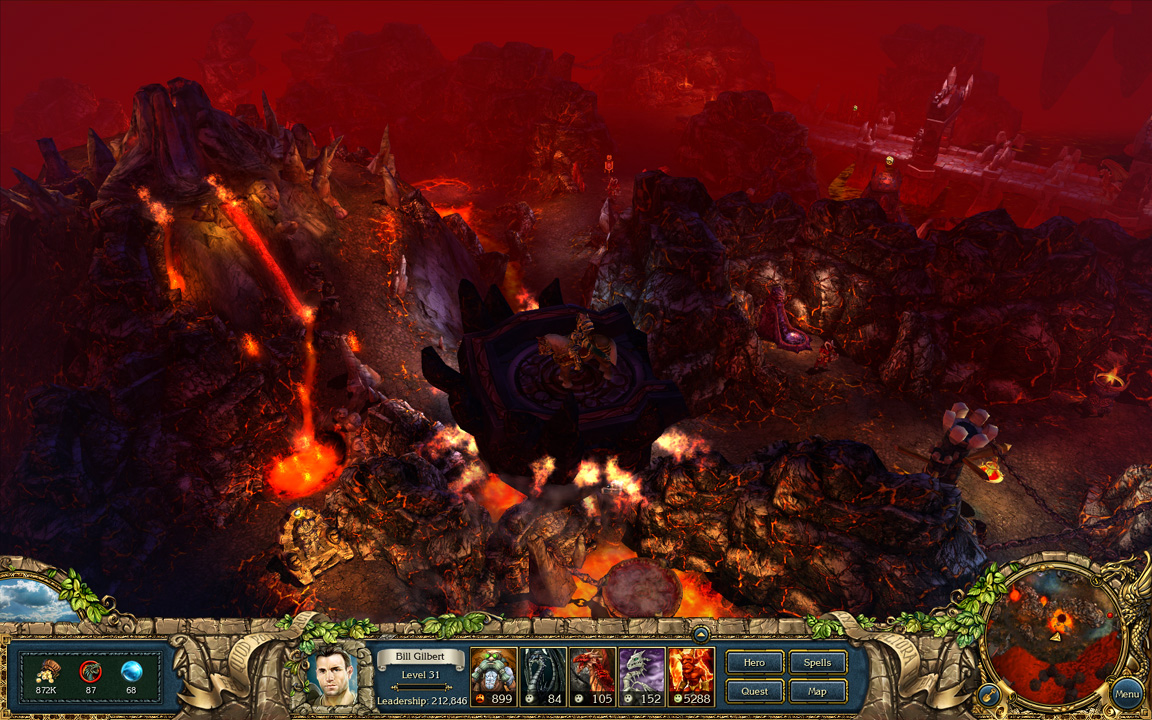Open the game Menu
This screenshot has height=720, width=1152.
1126,693
